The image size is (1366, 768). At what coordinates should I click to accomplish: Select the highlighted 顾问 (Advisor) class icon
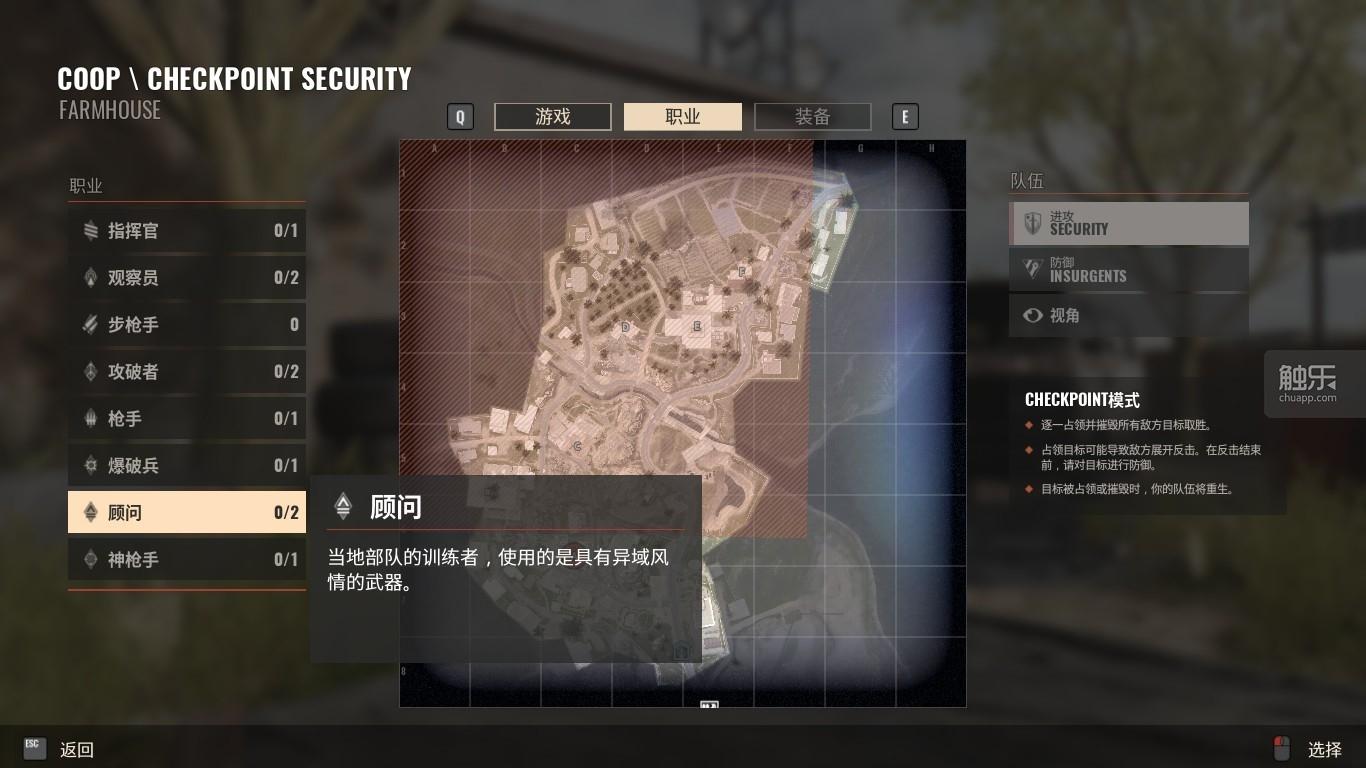89,512
